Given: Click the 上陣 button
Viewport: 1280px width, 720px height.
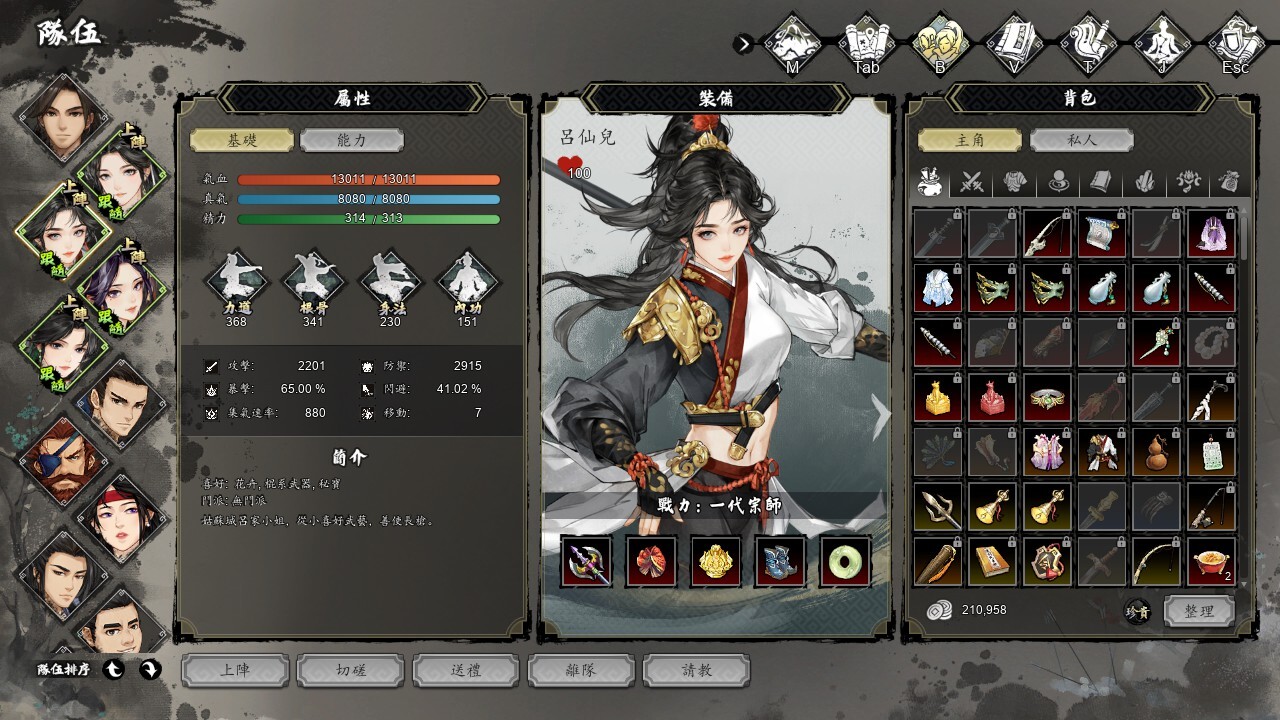Looking at the screenshot, I should click(235, 670).
